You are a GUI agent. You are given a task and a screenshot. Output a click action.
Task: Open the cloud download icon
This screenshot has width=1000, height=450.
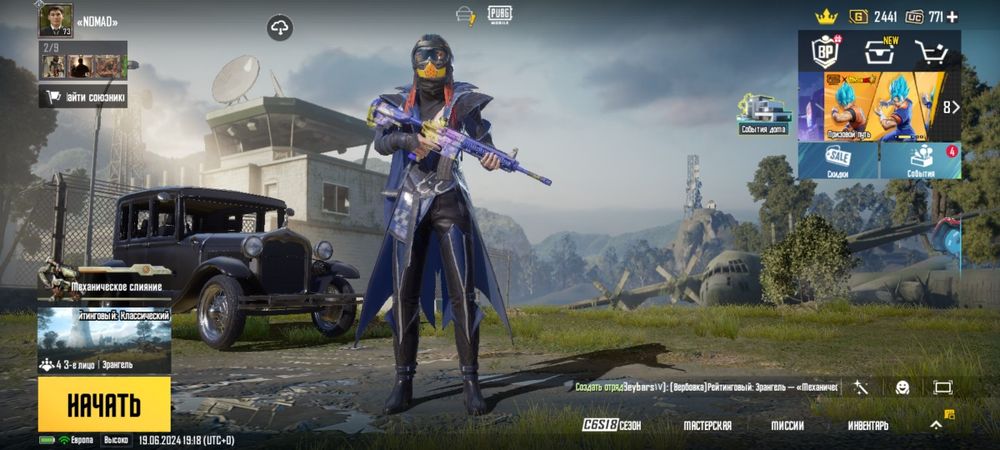coord(280,27)
